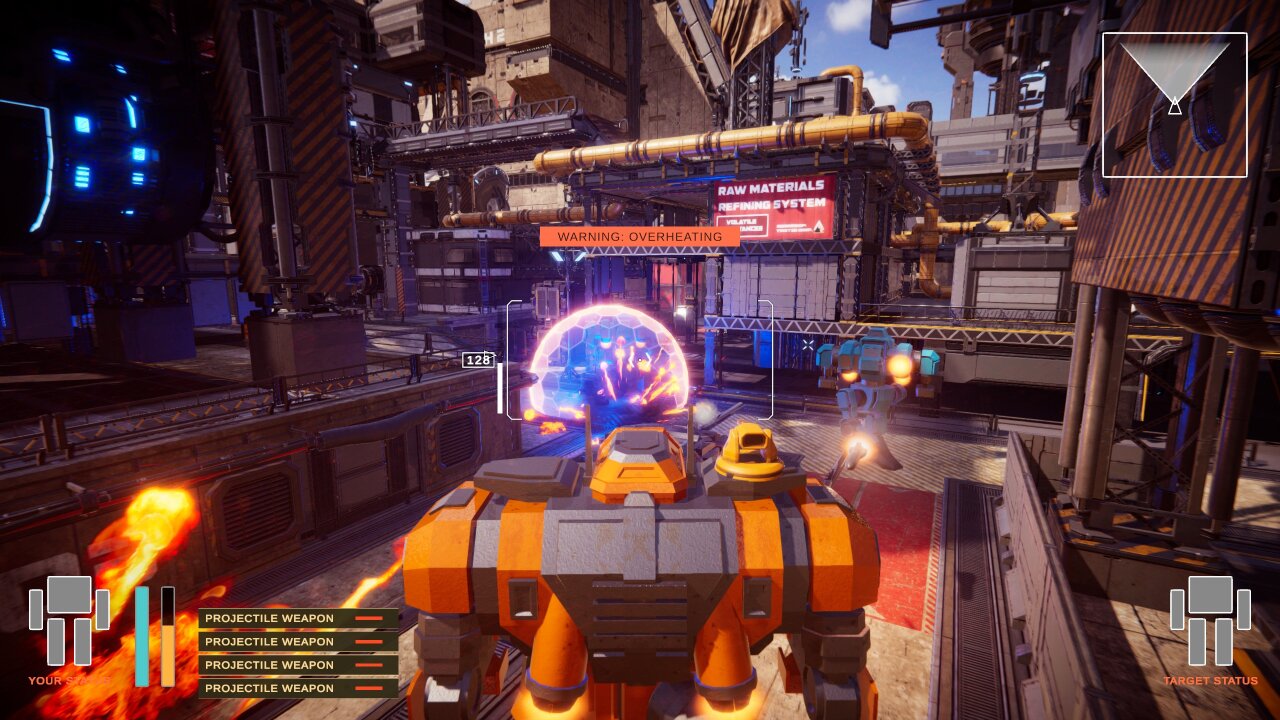The height and width of the screenshot is (720, 1280).
Task: Open the radar minimap panel
Action: pyautogui.click(x=1176, y=106)
